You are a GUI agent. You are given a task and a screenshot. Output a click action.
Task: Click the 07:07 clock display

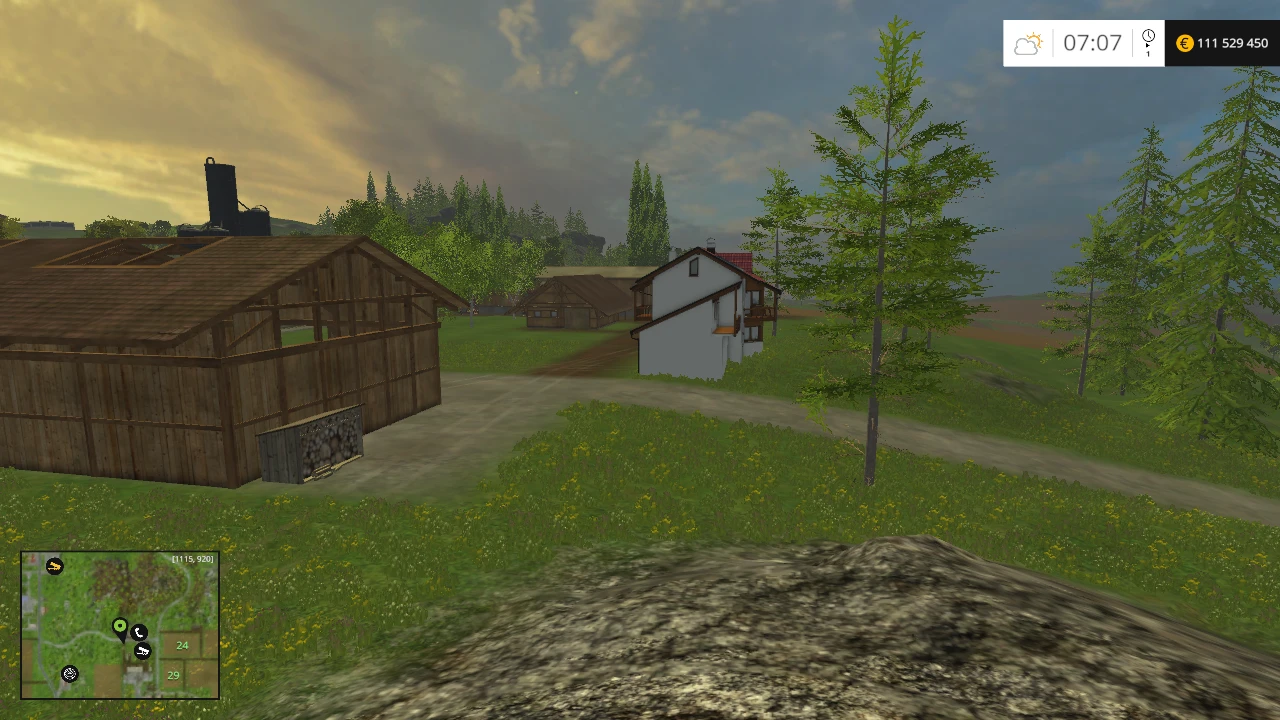tap(1093, 43)
